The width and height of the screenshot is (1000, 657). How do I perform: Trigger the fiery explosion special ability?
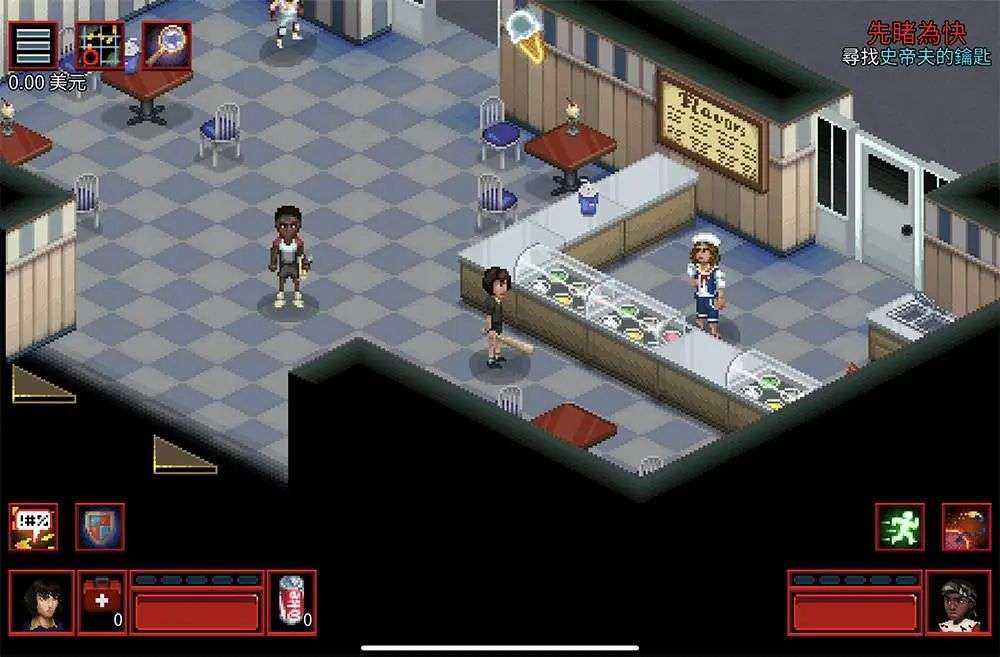click(966, 527)
